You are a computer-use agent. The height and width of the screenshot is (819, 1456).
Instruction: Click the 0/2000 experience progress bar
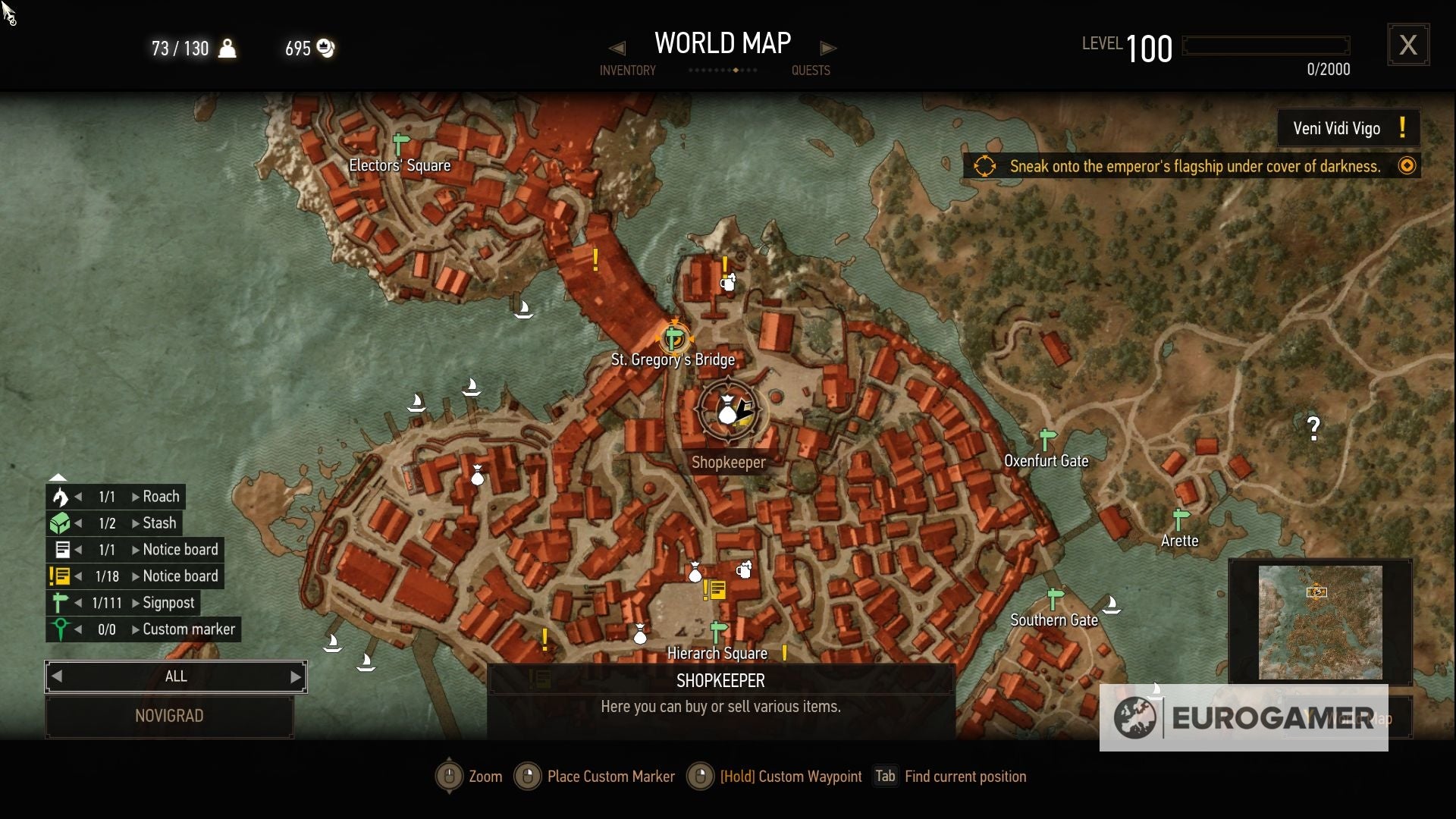pos(1265,45)
